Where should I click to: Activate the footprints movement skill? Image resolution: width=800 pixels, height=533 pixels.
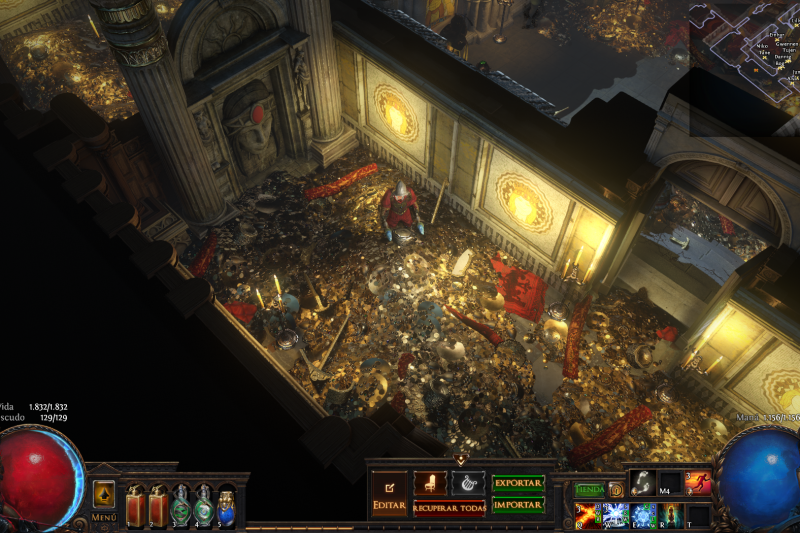click(644, 484)
